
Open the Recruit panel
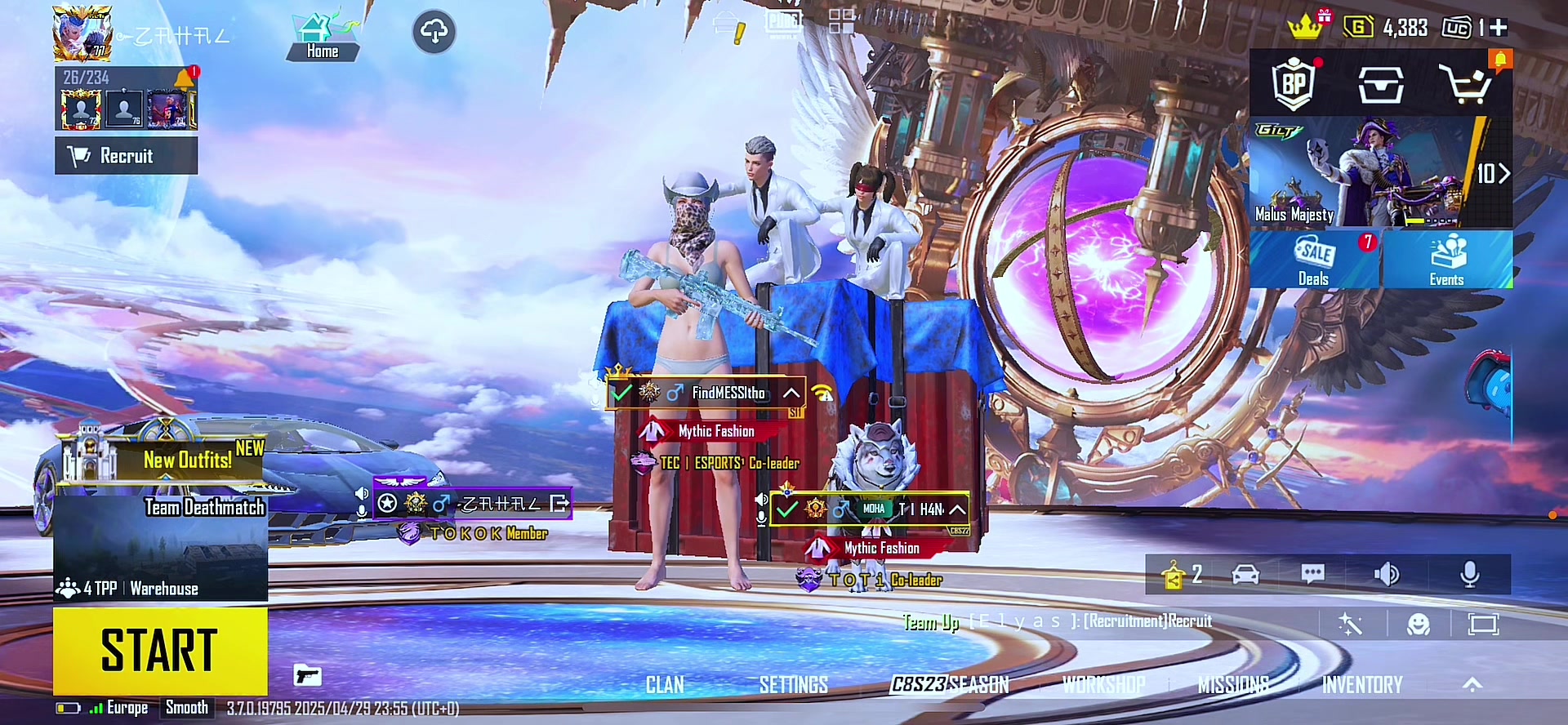coord(126,156)
